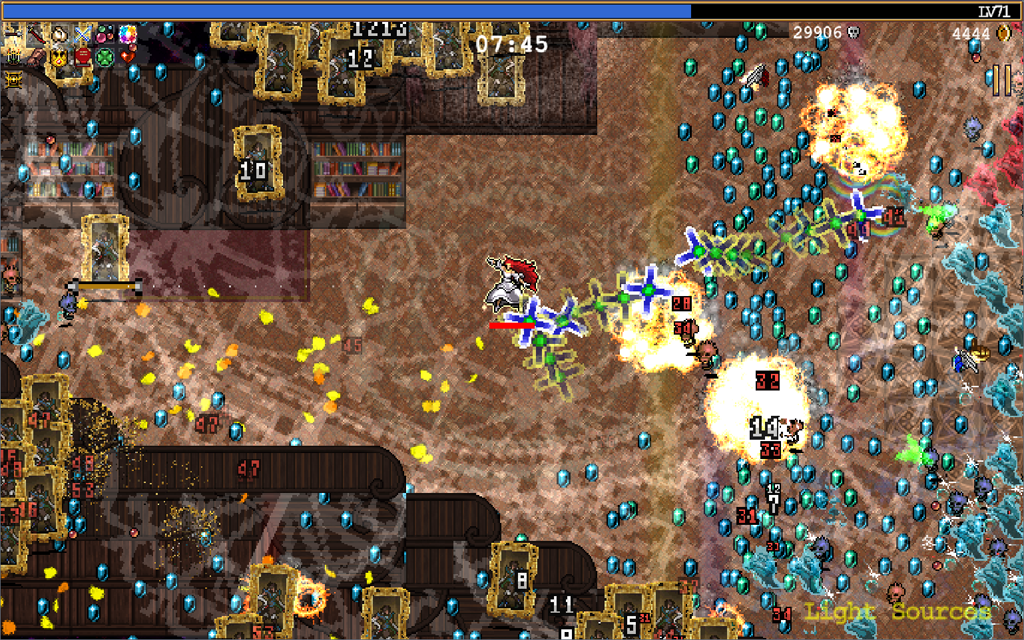Select the whip weapon icon
The width and height of the screenshot is (1024, 640).
tap(13, 34)
